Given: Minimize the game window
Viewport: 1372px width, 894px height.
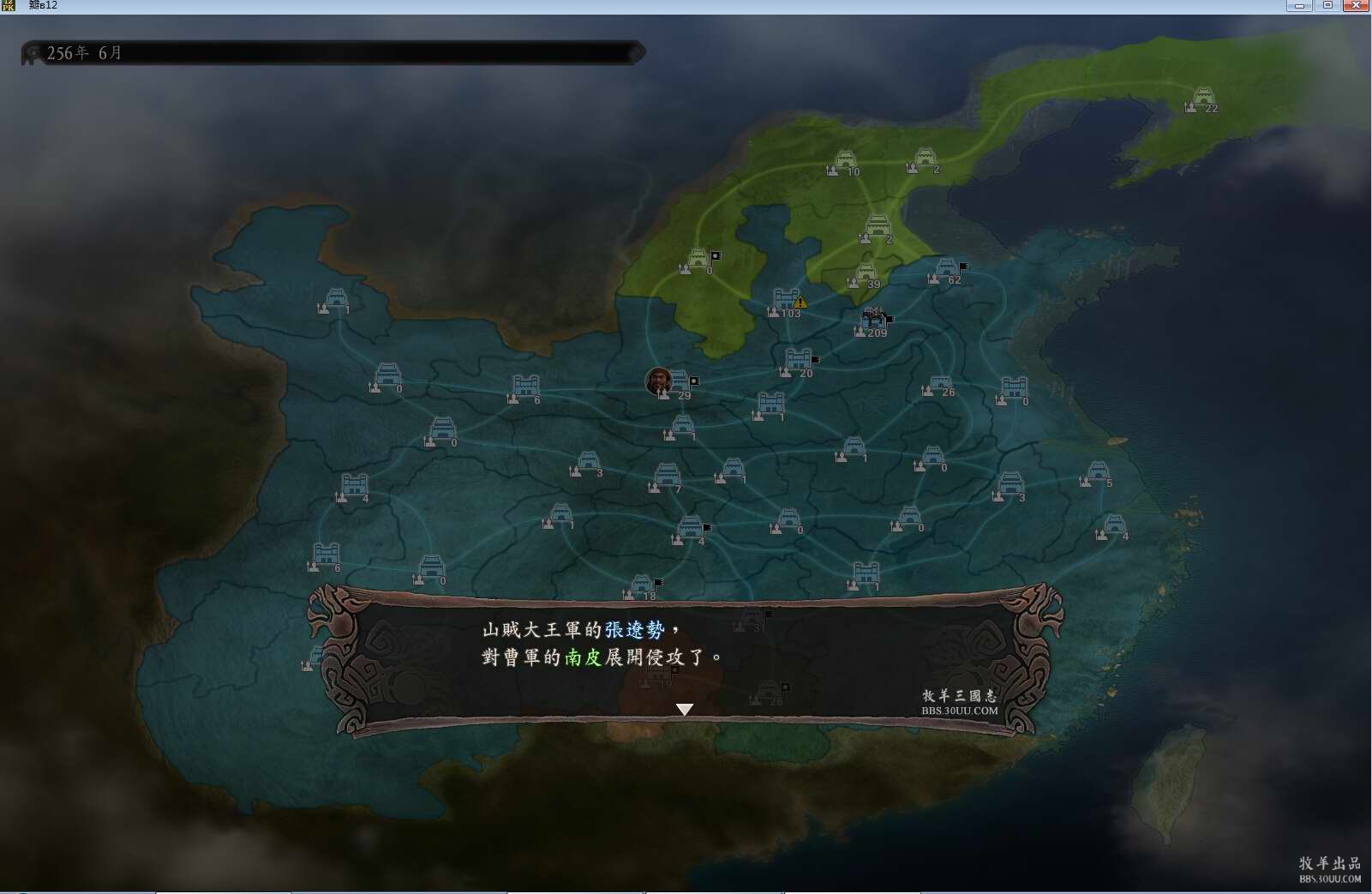Looking at the screenshot, I should click(x=1299, y=5).
